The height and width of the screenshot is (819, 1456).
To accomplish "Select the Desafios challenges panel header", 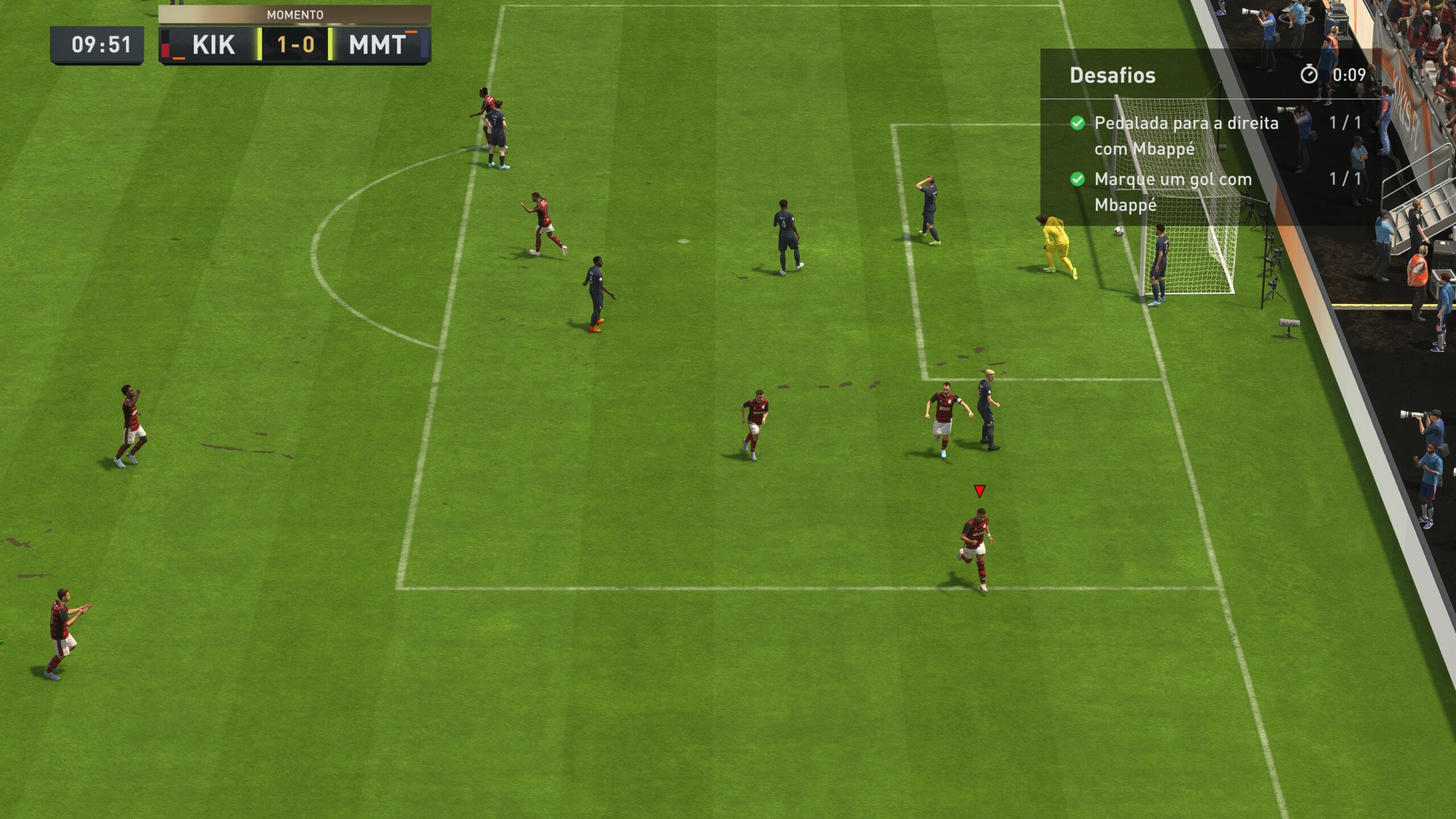I will [1112, 76].
